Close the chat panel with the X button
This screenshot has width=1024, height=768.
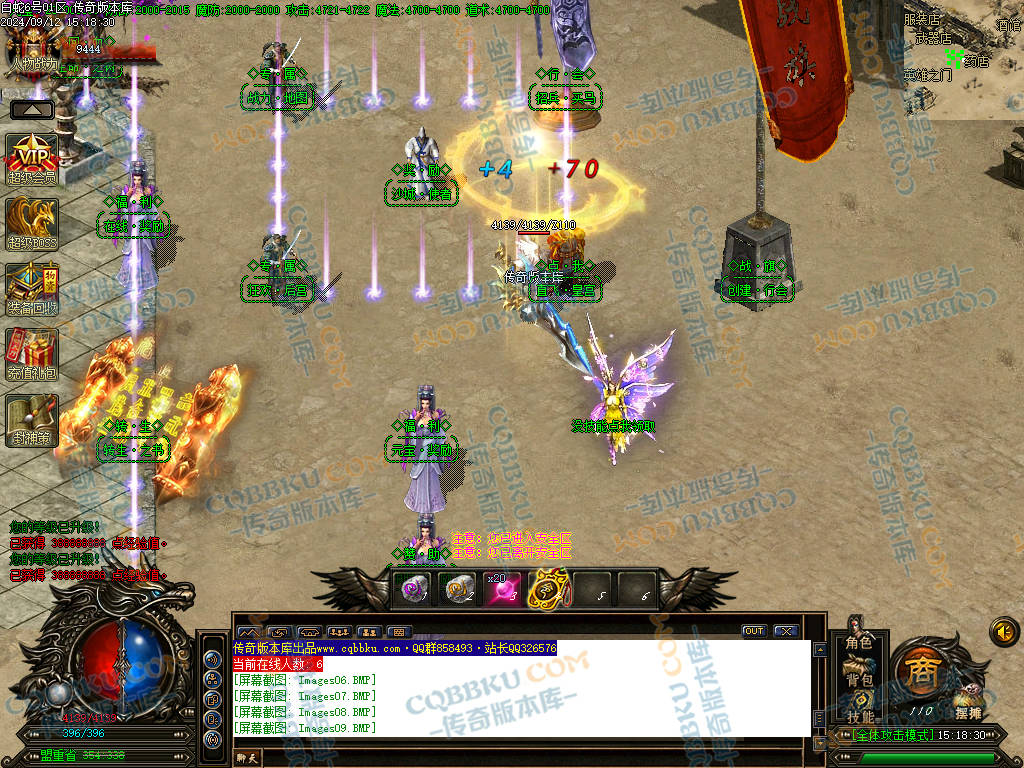pos(785,631)
